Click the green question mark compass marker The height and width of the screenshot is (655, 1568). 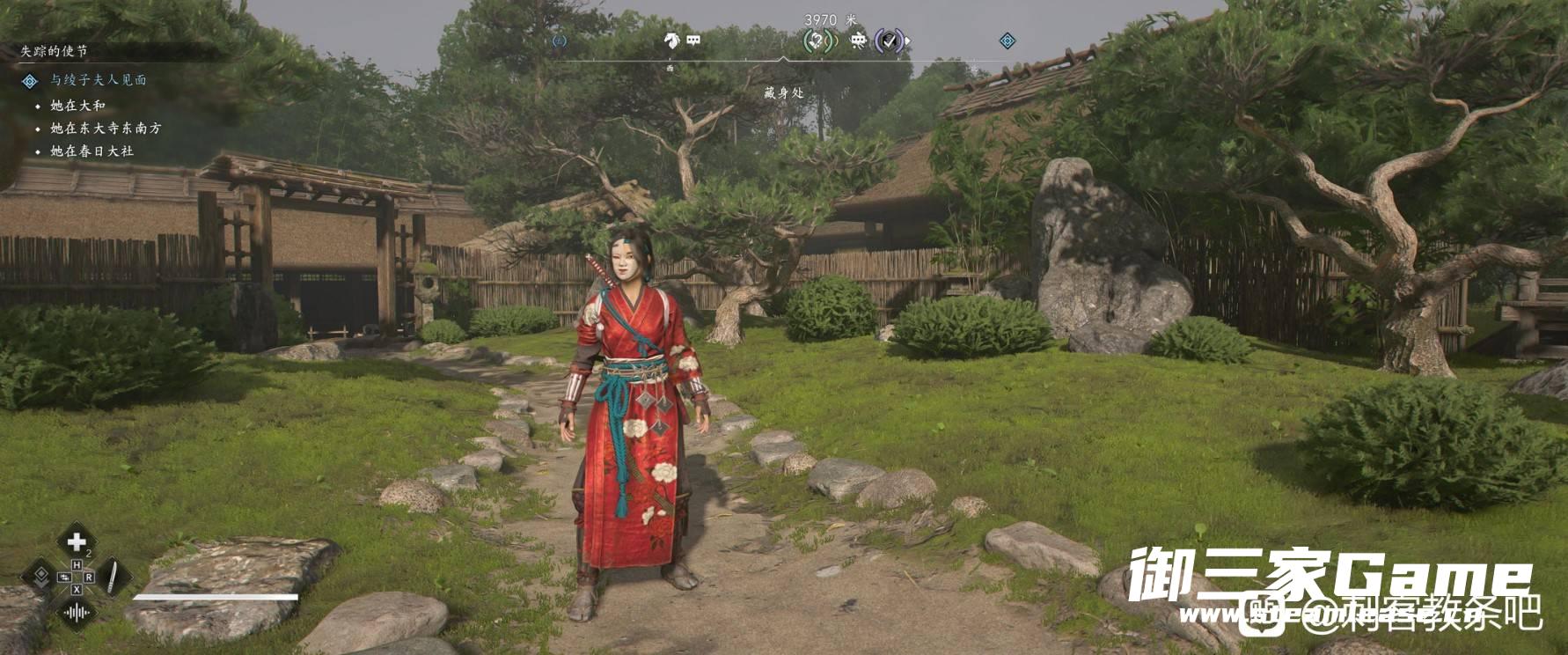[819, 40]
